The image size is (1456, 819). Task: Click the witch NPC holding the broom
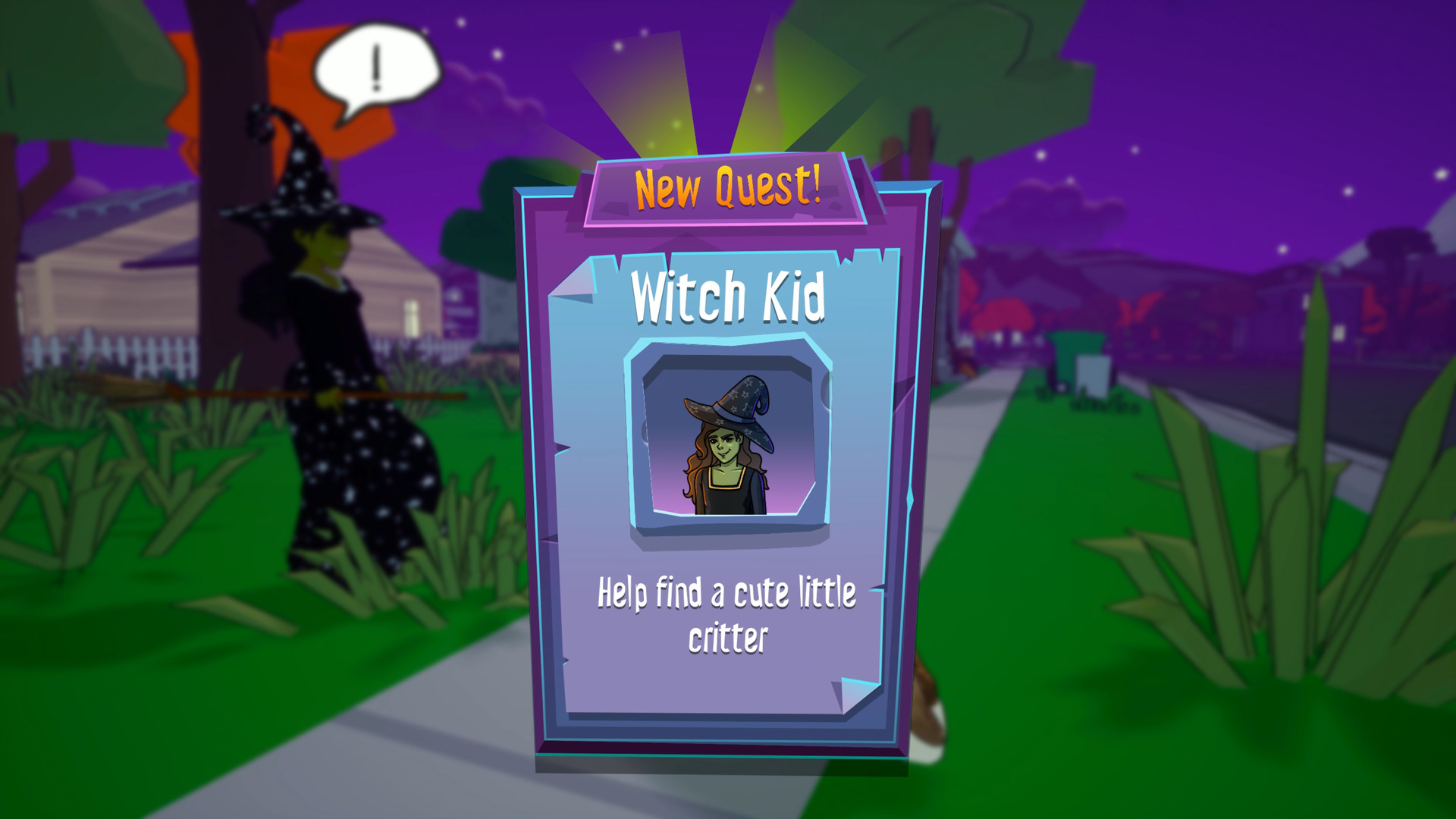coord(318,341)
